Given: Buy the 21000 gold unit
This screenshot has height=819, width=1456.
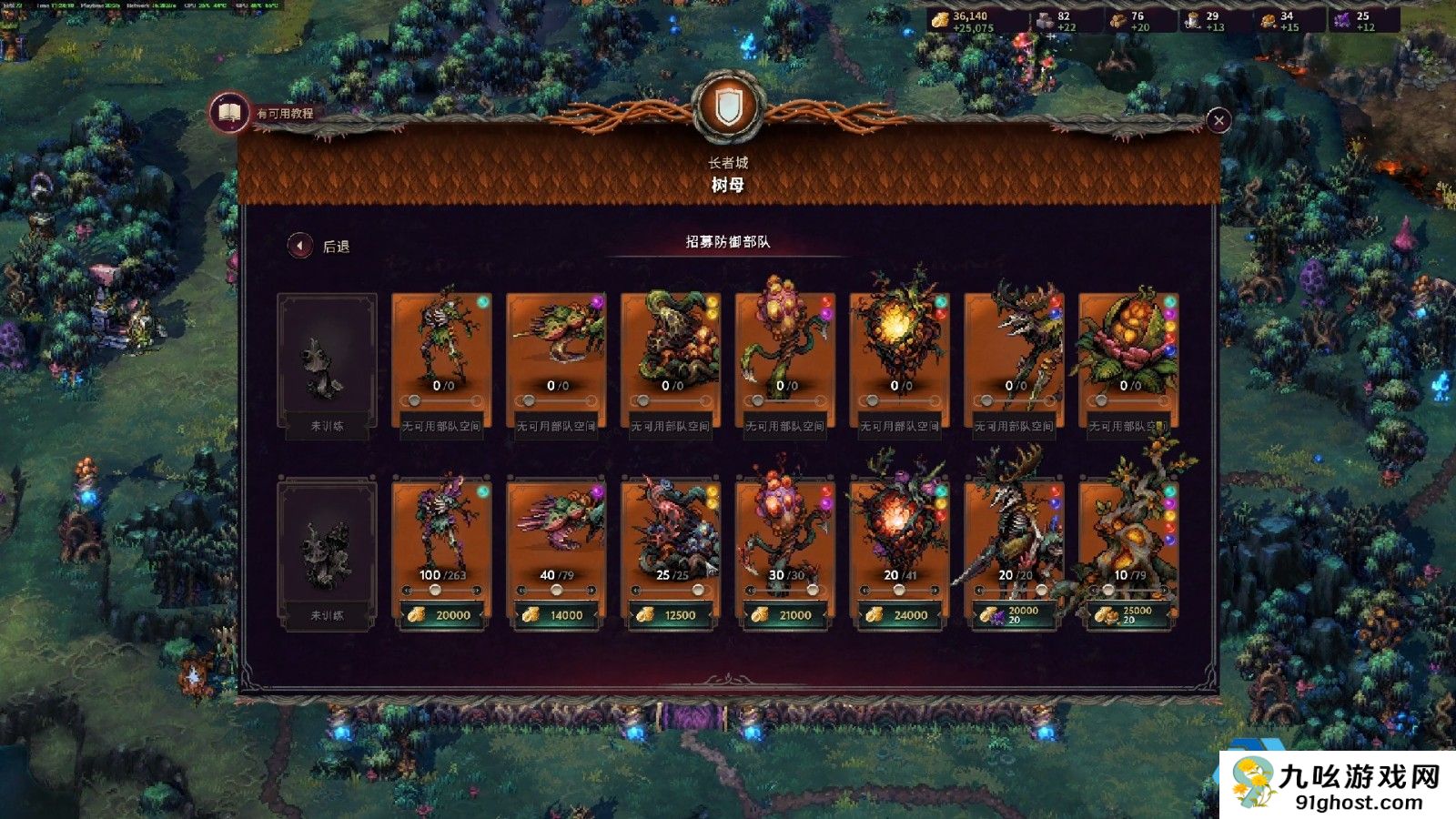Looking at the screenshot, I should point(785,615).
